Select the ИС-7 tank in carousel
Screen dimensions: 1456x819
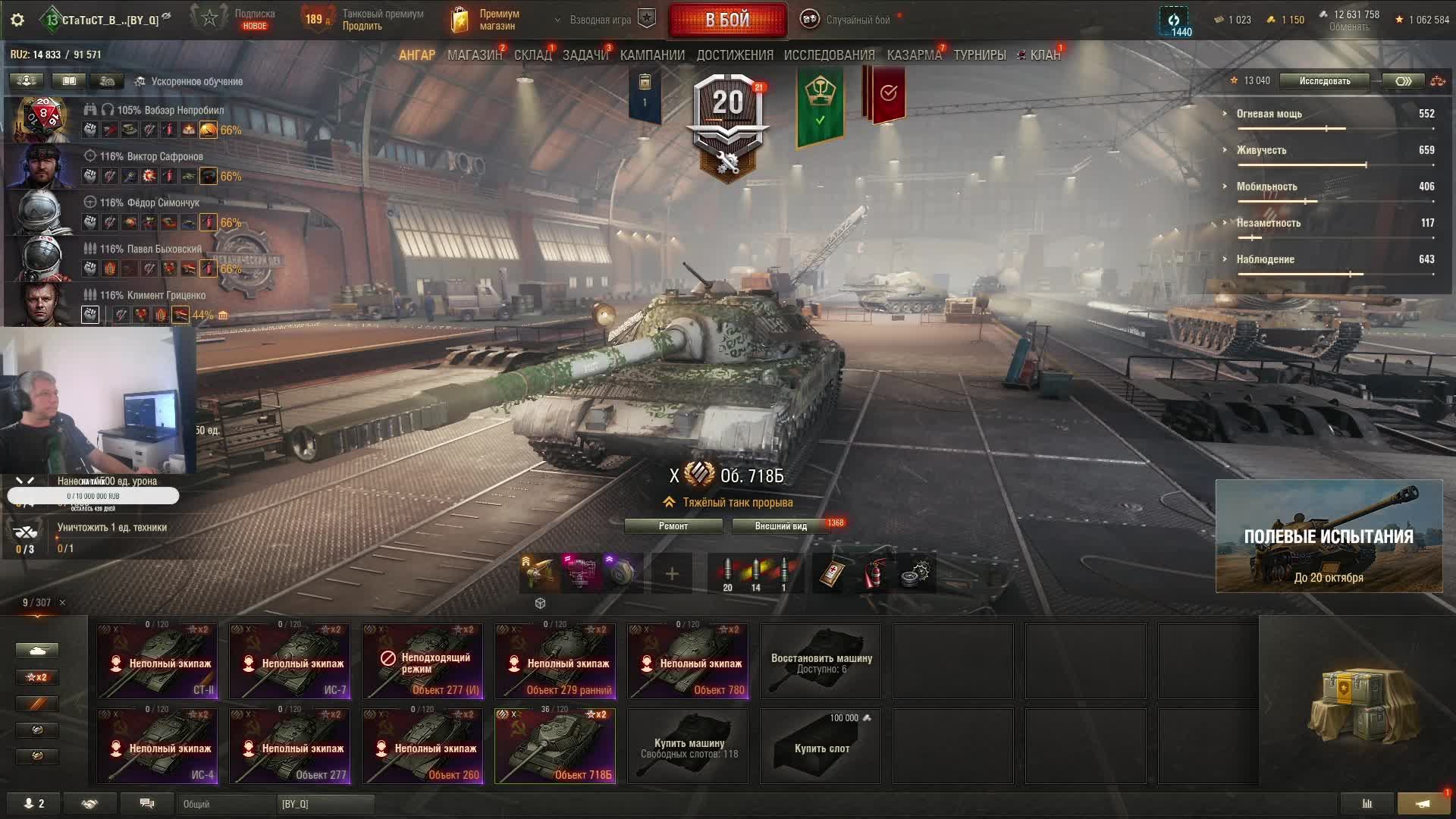point(290,661)
